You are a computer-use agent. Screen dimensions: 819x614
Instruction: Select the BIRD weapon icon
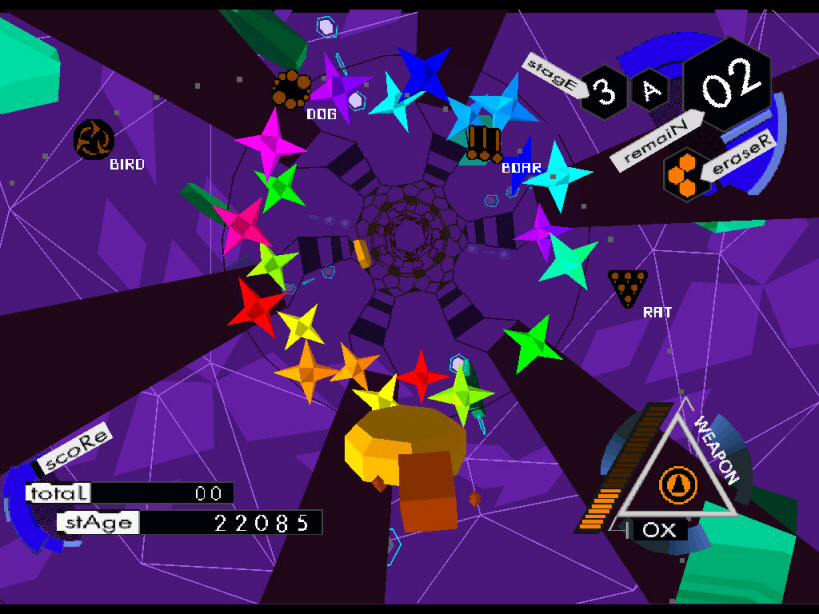pyautogui.click(x=94, y=139)
